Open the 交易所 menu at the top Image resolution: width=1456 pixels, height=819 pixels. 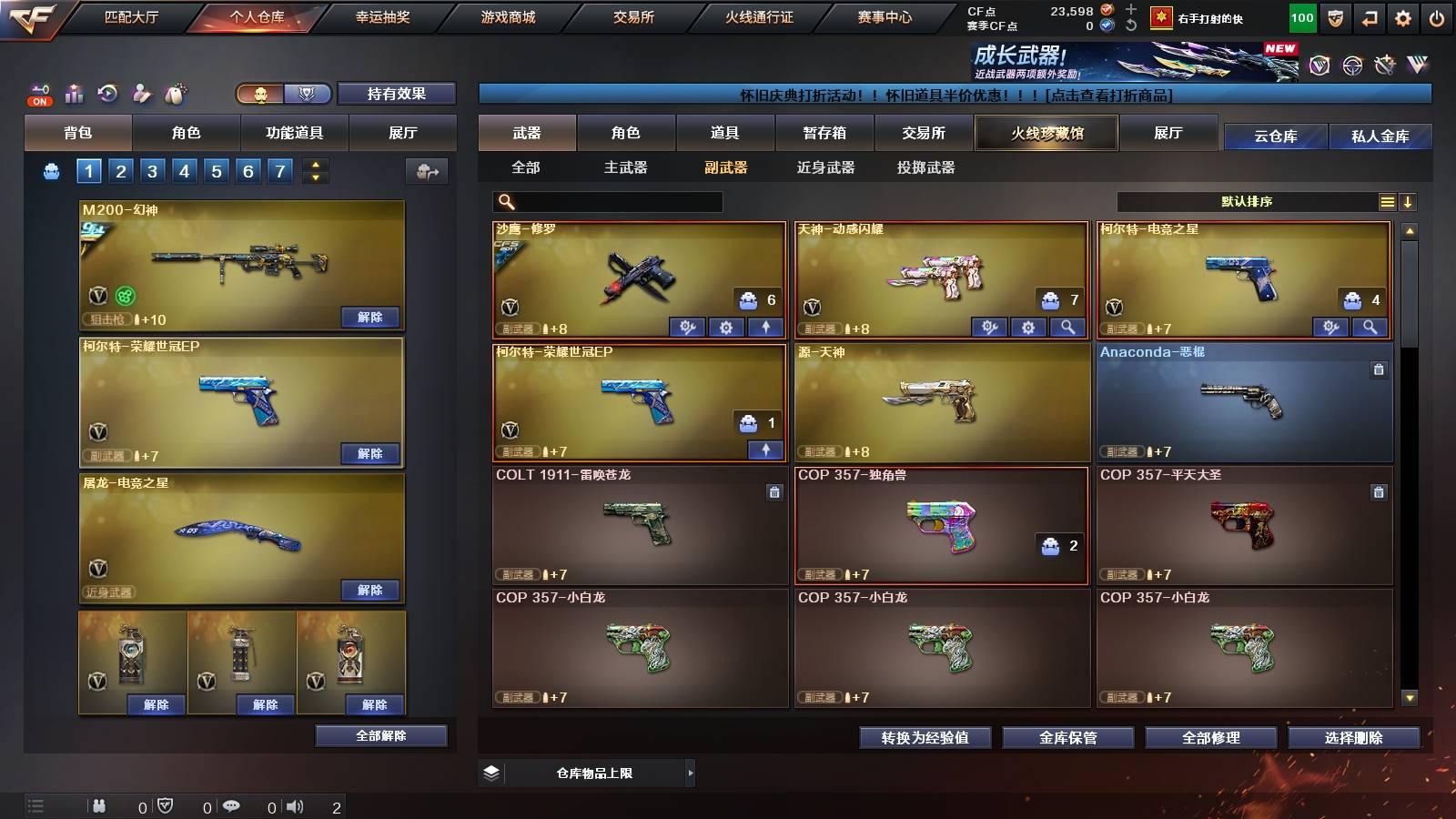click(633, 15)
